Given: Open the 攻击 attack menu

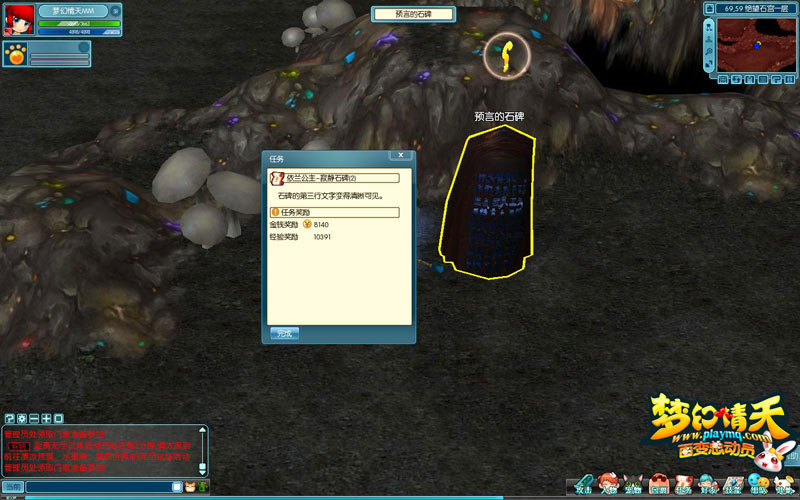Looking at the screenshot, I should click(584, 483).
